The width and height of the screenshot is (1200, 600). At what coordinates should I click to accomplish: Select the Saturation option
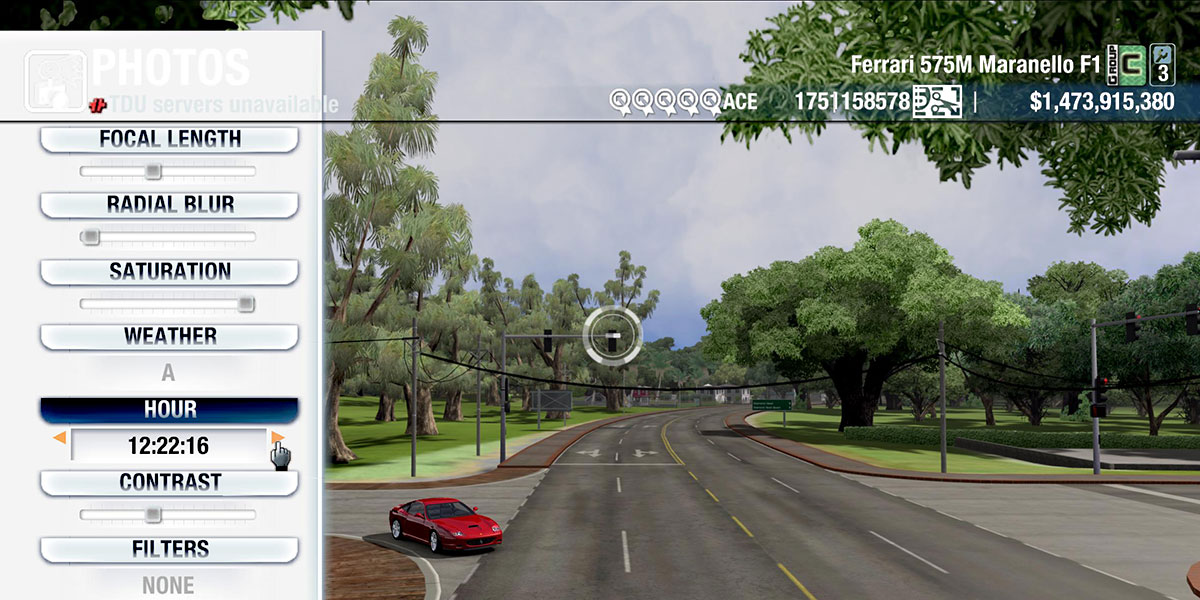(169, 271)
